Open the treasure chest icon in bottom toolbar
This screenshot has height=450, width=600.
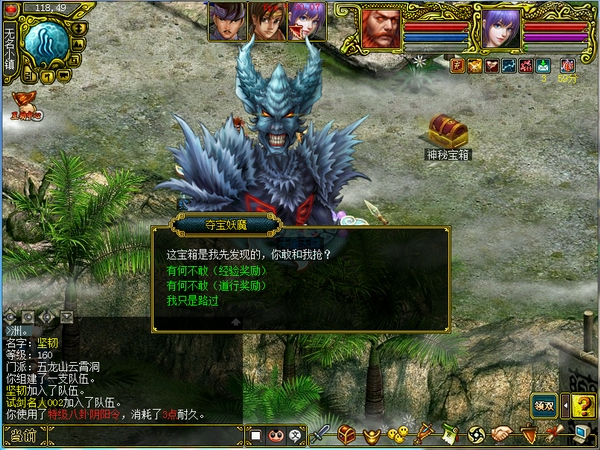[x=347, y=435]
